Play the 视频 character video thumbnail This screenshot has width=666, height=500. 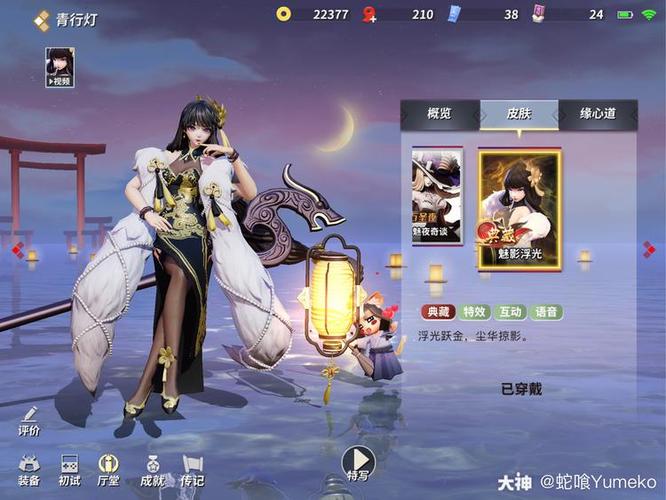point(60,67)
